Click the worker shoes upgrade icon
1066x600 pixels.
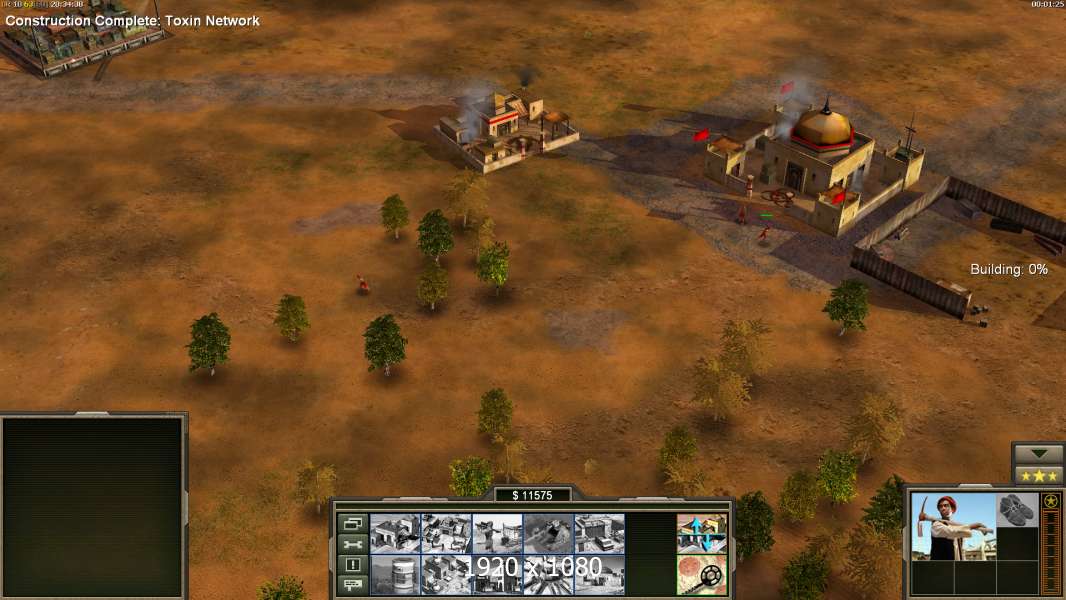tap(1018, 509)
